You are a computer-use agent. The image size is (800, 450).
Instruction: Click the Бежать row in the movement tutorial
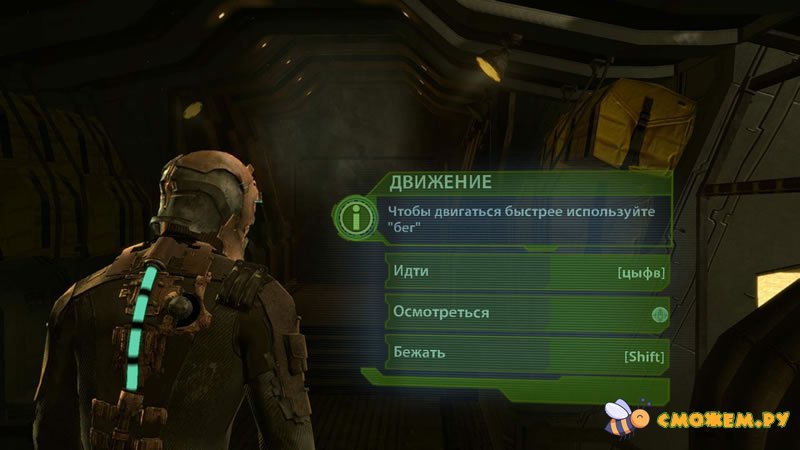tap(527, 354)
